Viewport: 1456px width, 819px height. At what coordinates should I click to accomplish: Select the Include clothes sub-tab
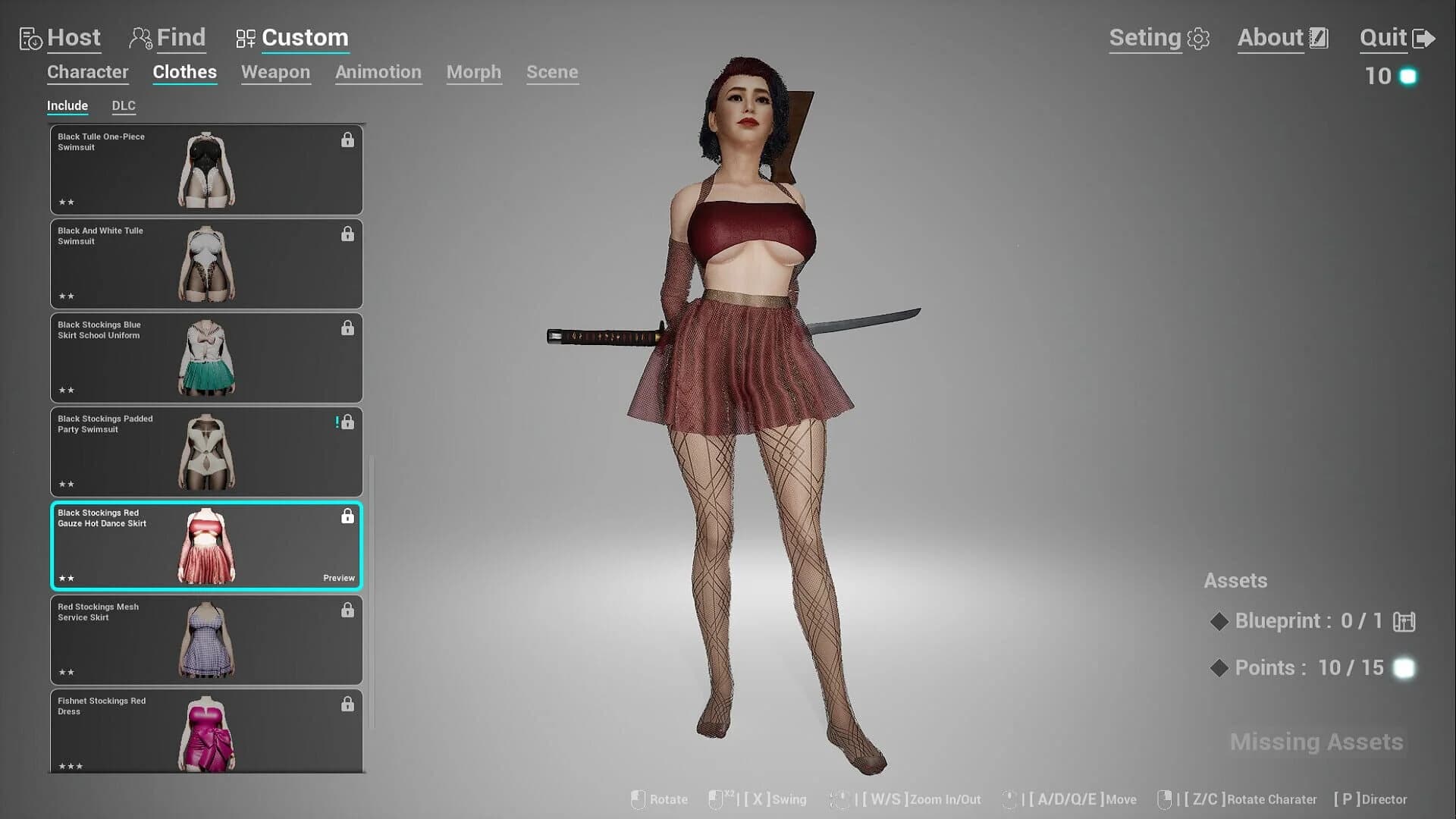point(67,106)
